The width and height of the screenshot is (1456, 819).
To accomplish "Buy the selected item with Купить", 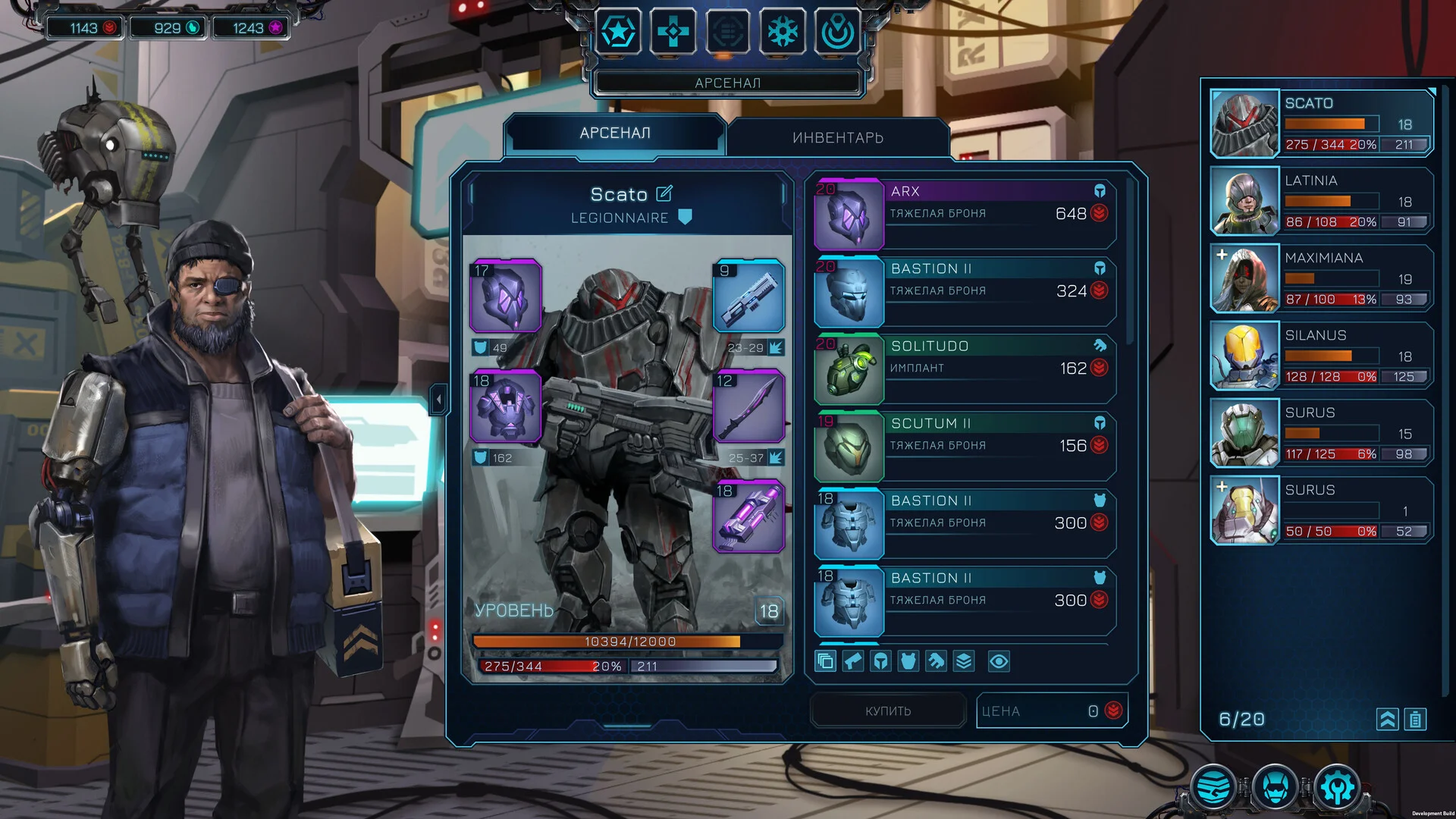I will (x=888, y=711).
